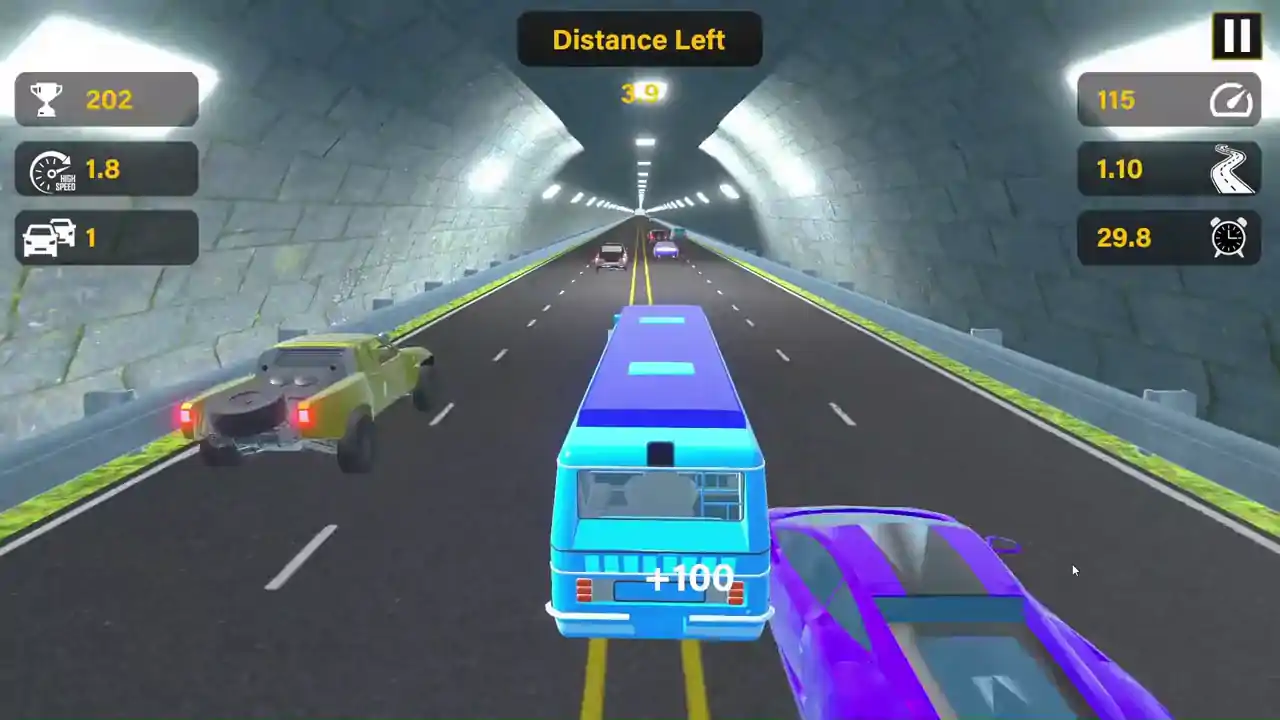Select the winding road distance icon
1280x720 pixels.
[1231, 170]
